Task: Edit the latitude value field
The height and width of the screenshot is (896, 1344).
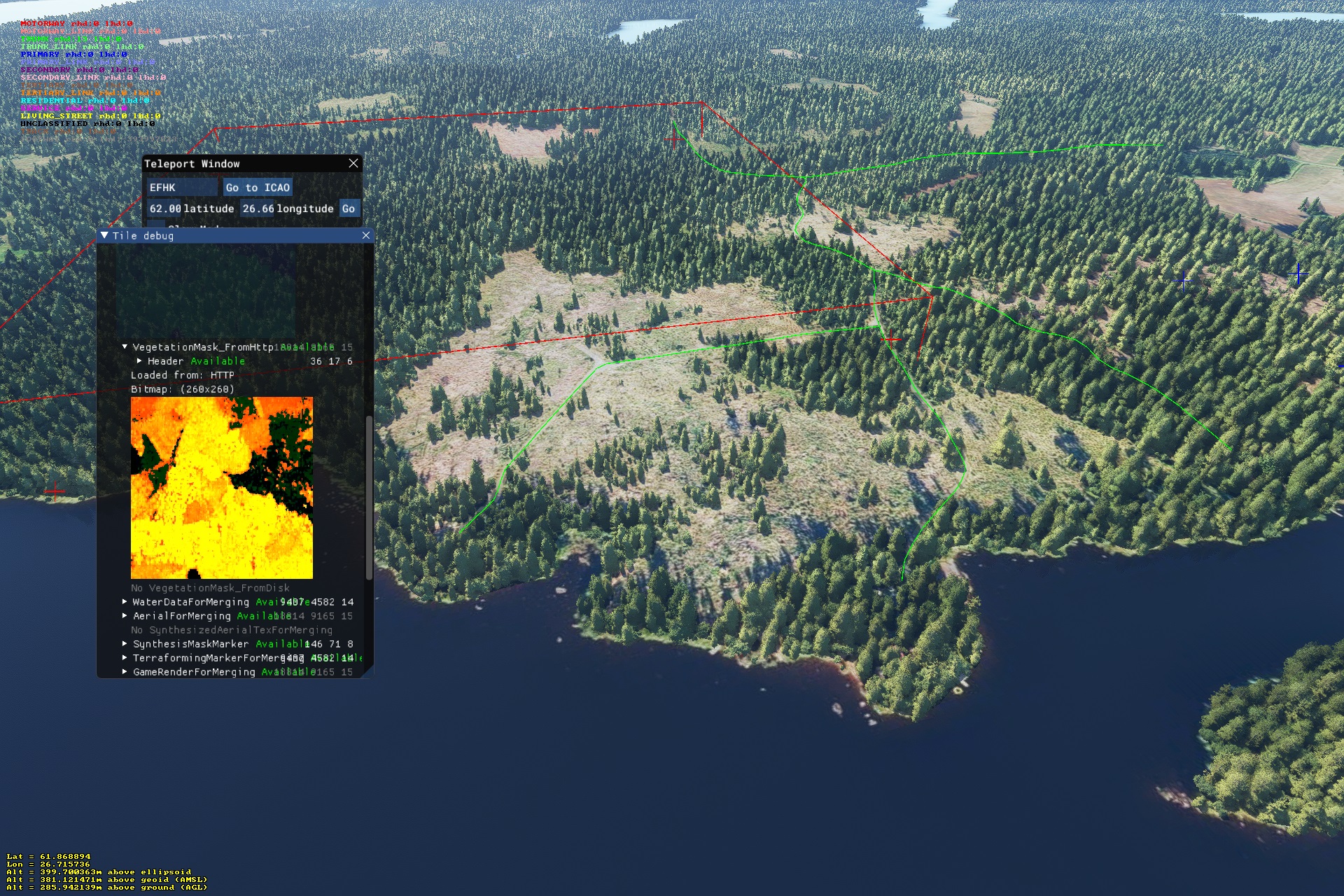Action: pos(165,209)
